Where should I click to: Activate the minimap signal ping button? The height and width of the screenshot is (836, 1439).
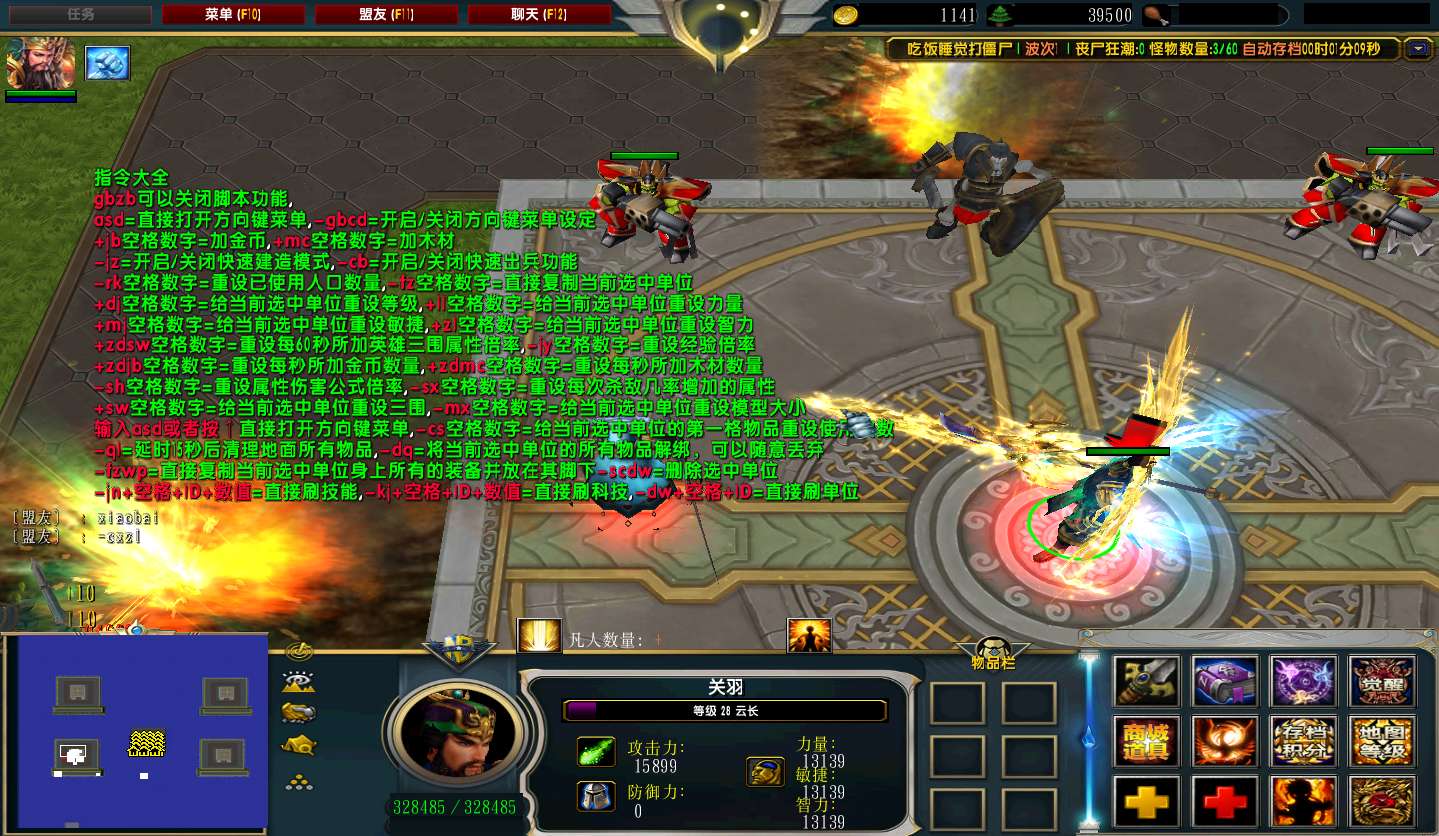pos(299,652)
